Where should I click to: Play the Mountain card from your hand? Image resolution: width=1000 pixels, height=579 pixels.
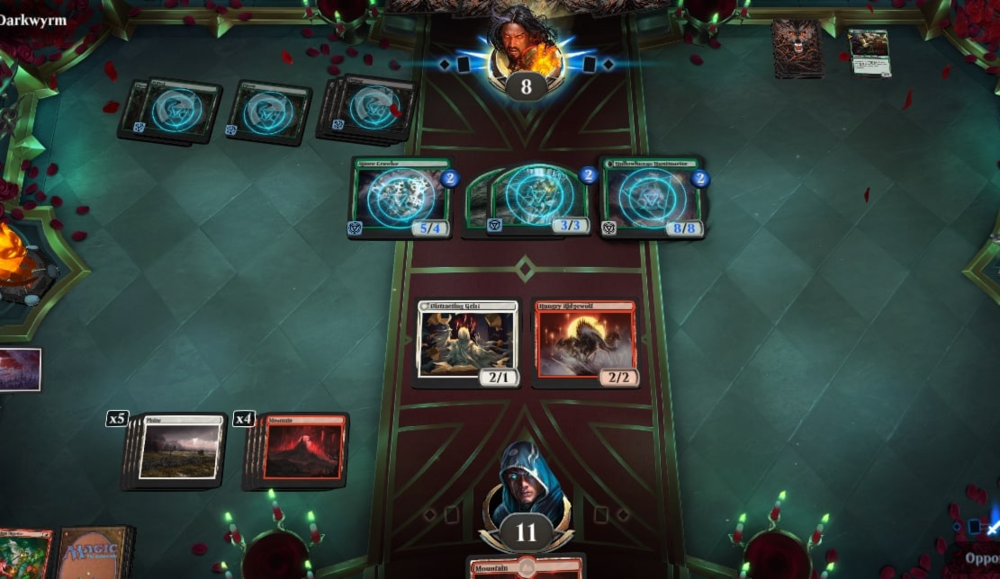coord(526,568)
